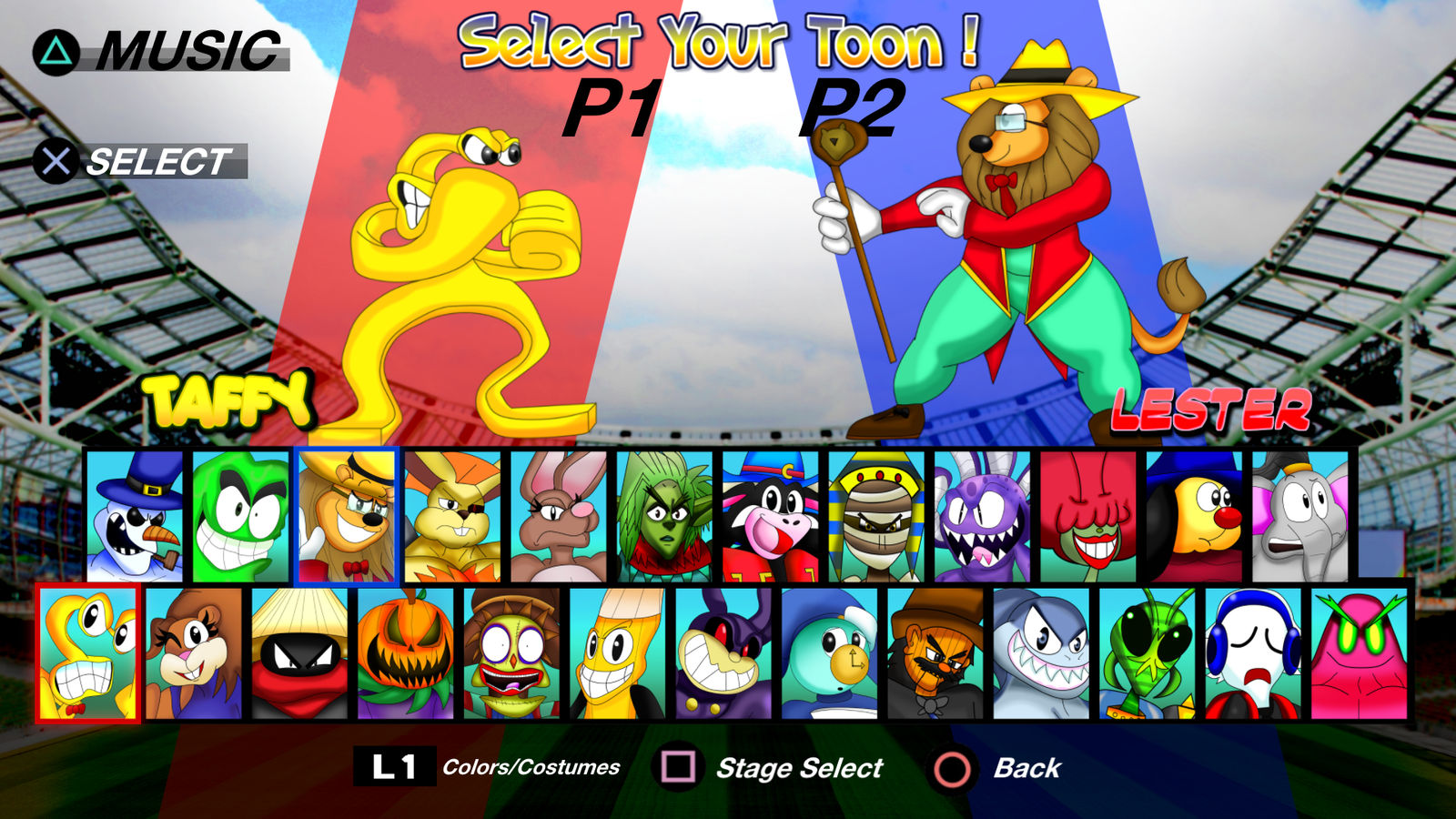
Task: Click the L1 icon for Colors/Costumes
Action: tap(394, 767)
